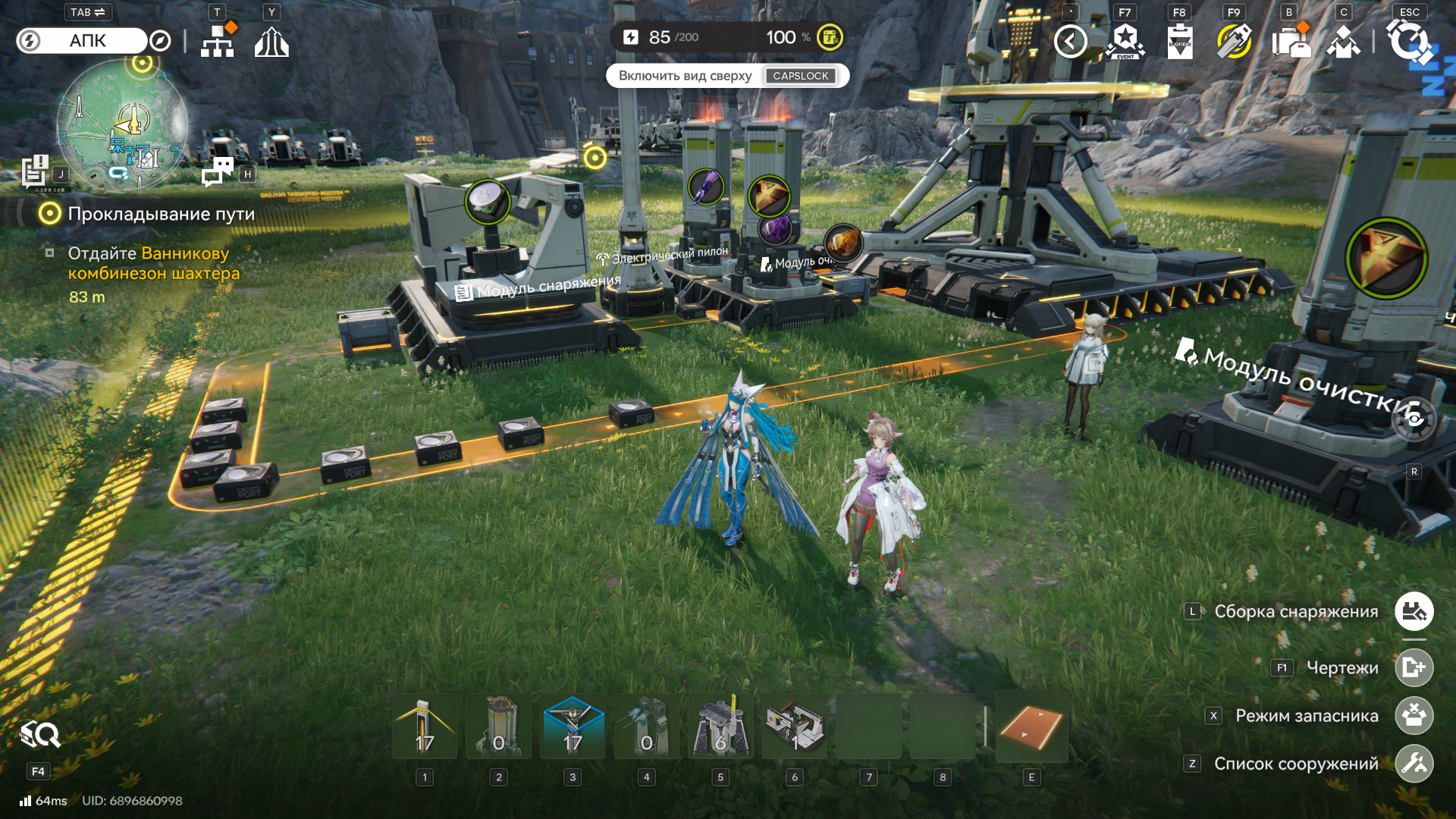1456x819 pixels.
Task: Open the Event star badge menu
Action: (1125, 41)
